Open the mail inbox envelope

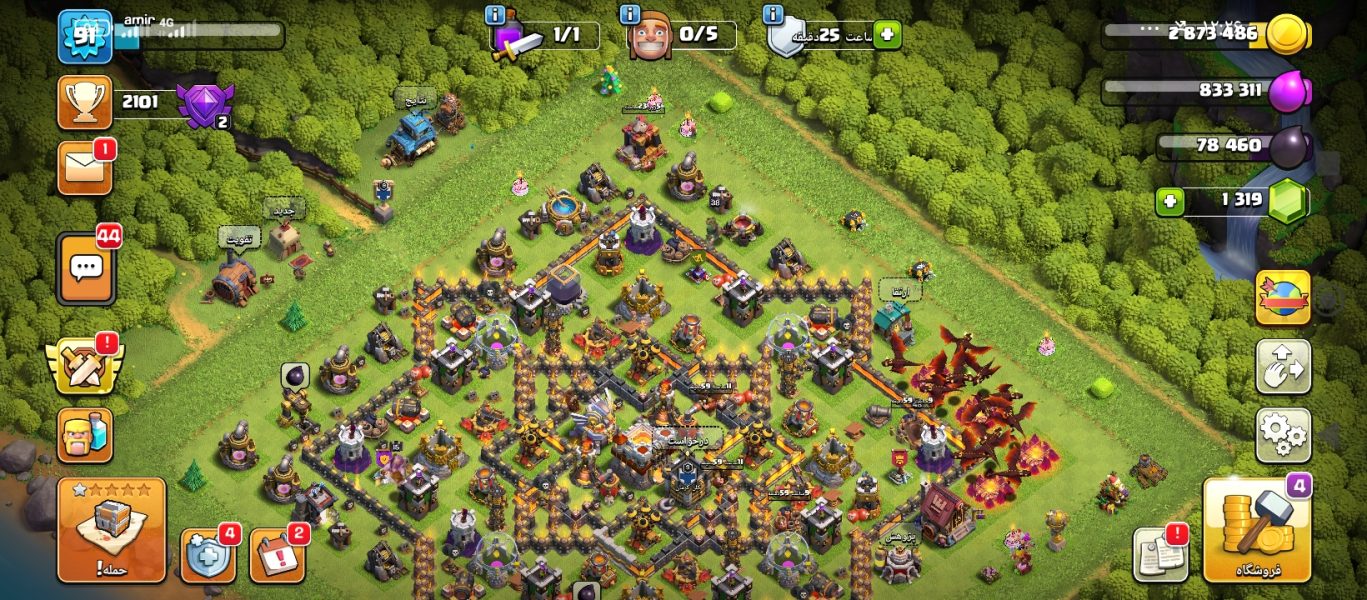pos(84,167)
